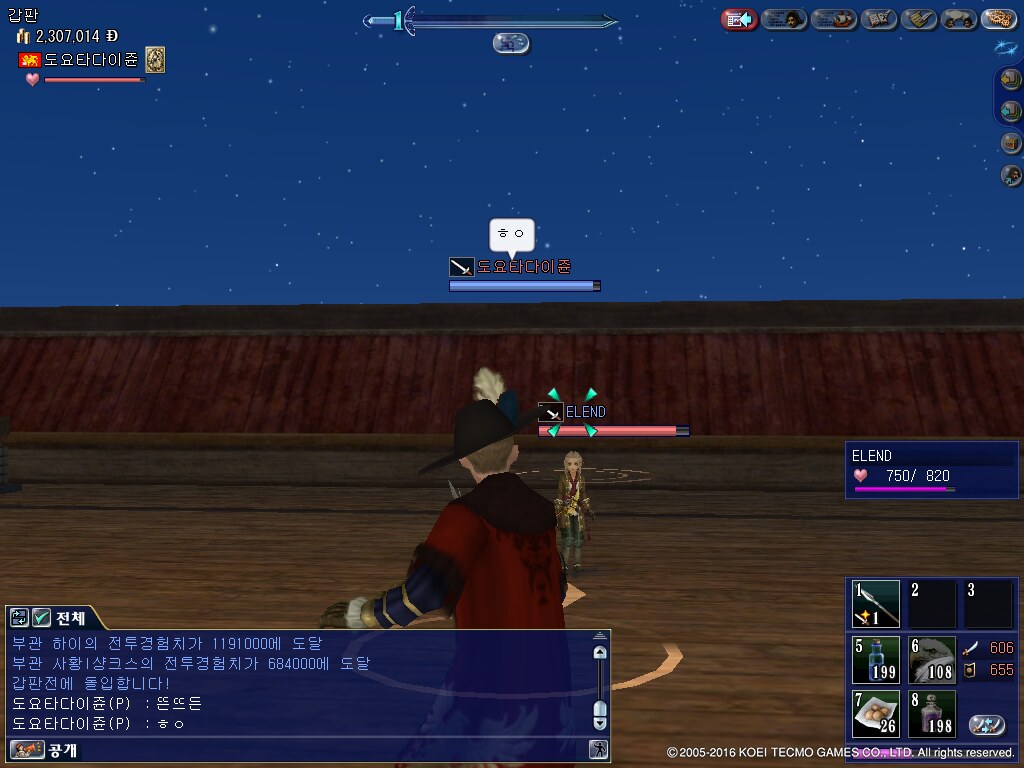Screen dimensions: 1024x768
Task: Use the purple skull potion in slot 8
Action: pyautogui.click(x=932, y=713)
